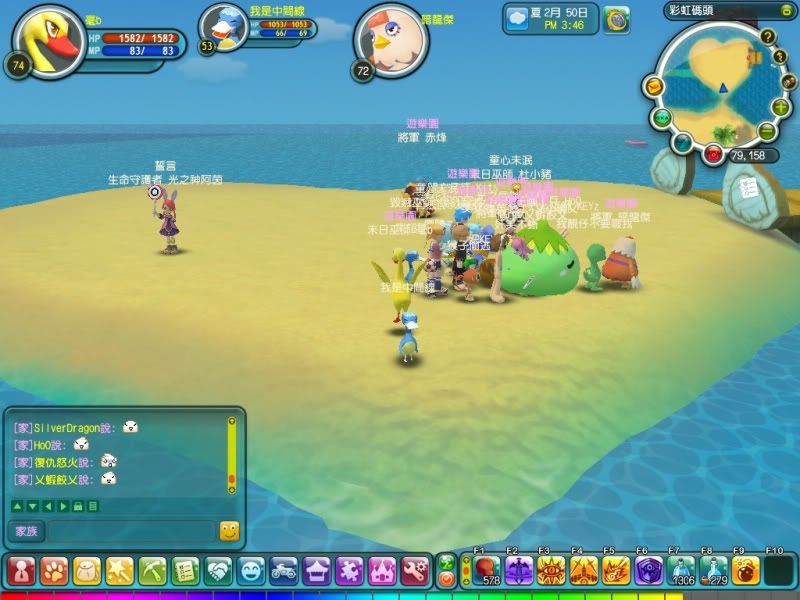Open the wrench system settings
800x600 pixels.
416,571
